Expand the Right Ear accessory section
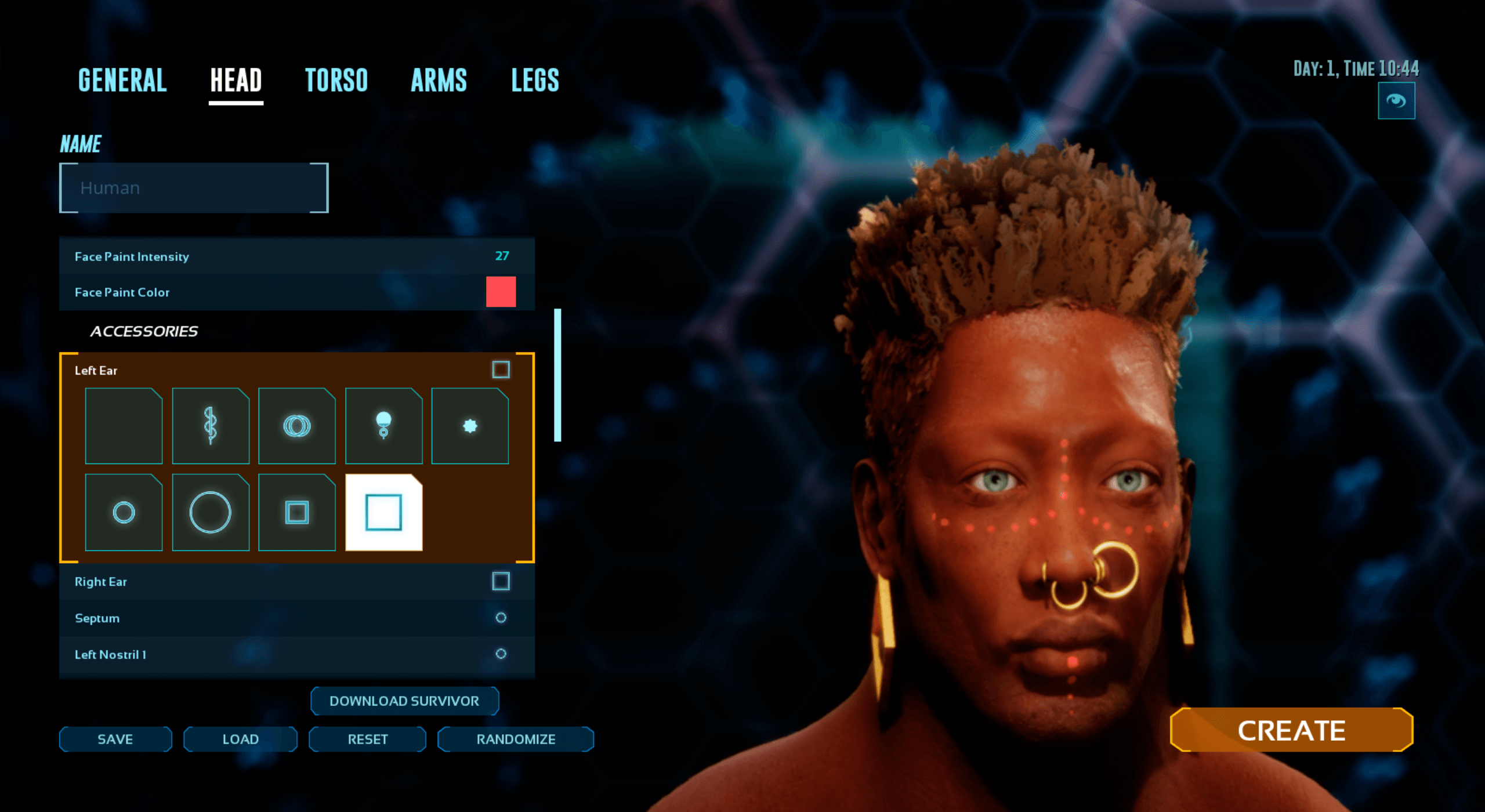 232,581
